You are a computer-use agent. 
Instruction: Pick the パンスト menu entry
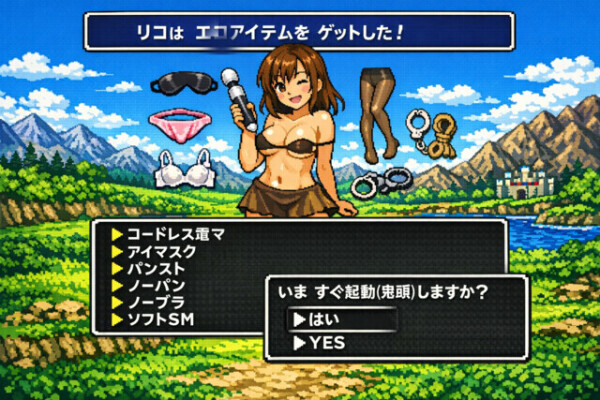click(154, 268)
